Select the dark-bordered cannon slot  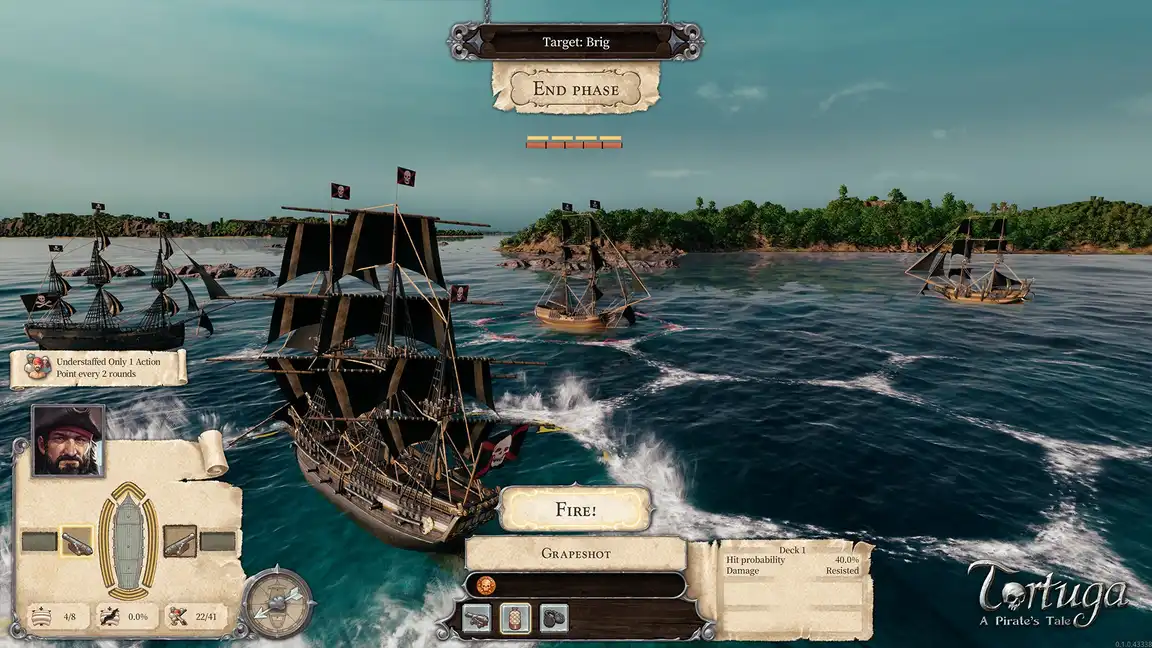180,542
